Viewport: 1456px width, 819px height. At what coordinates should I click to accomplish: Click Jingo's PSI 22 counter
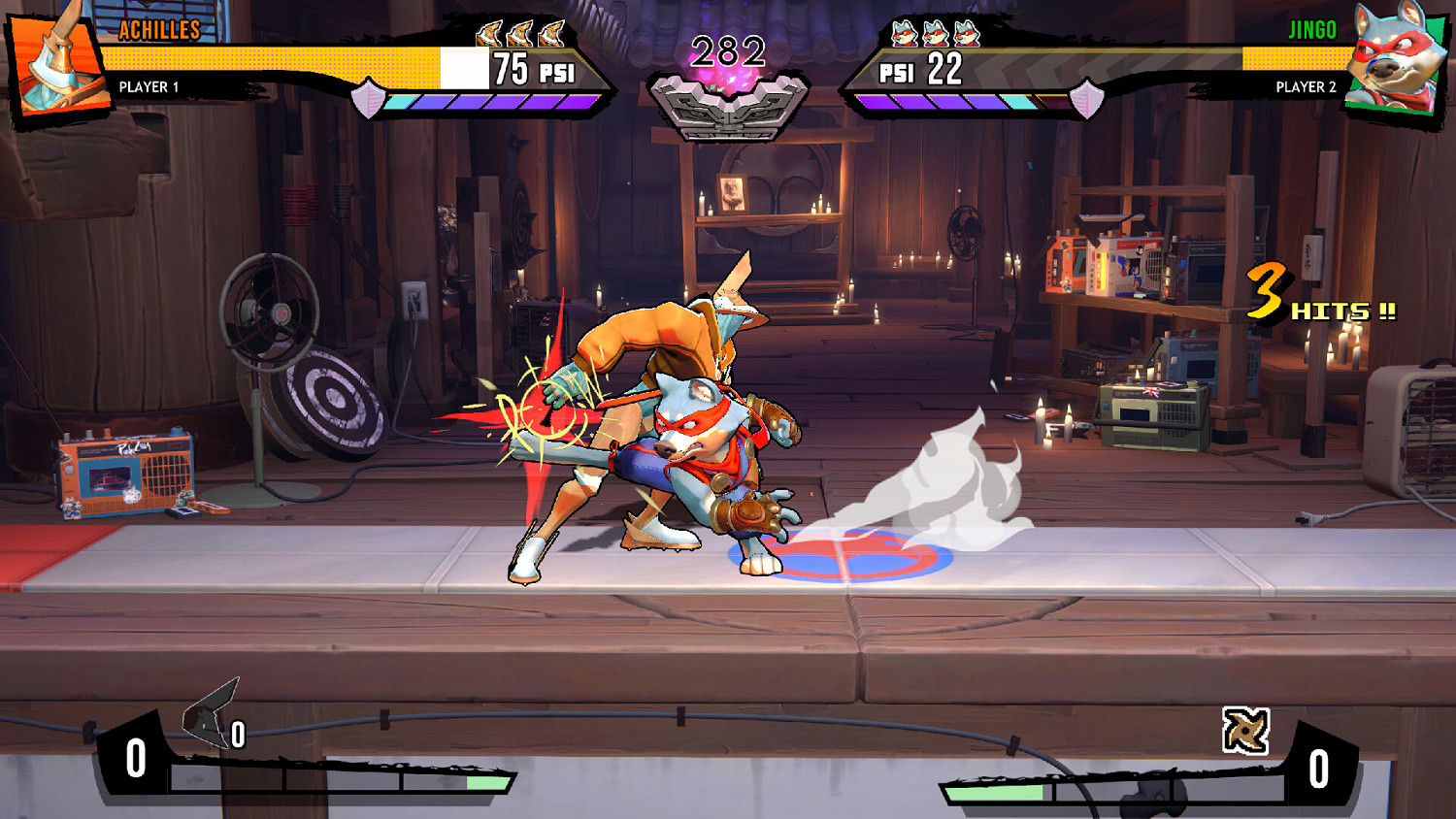[922, 68]
